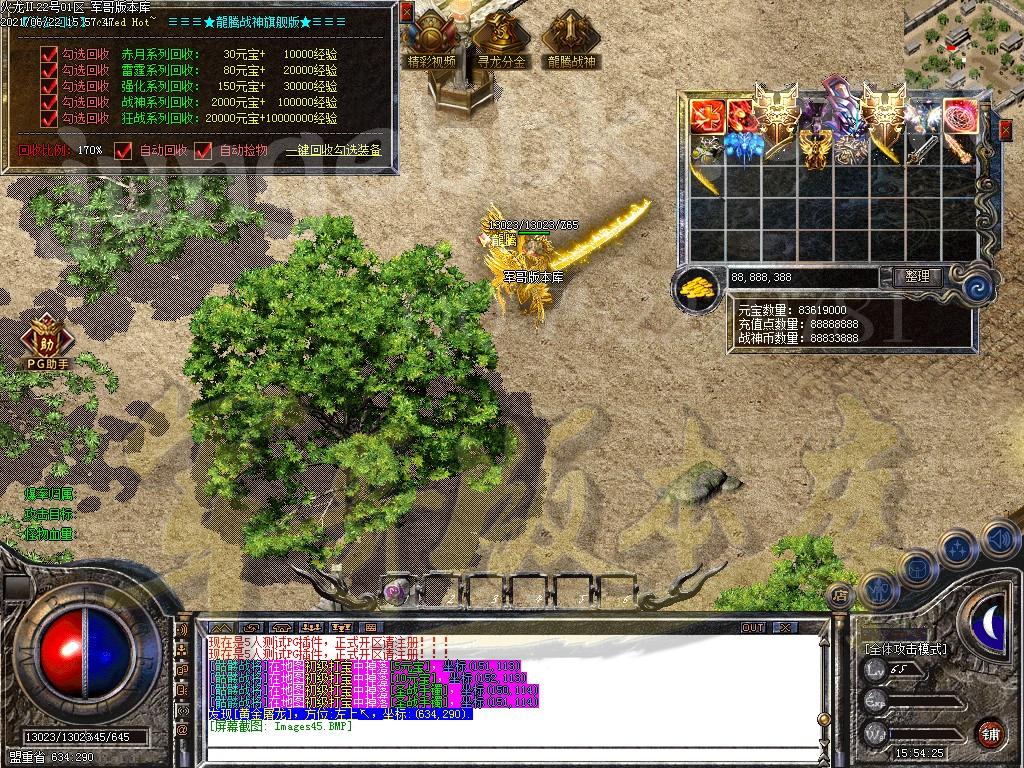Toggle the 自动捡物 checkbox
The height and width of the screenshot is (768, 1024).
[x=203, y=150]
